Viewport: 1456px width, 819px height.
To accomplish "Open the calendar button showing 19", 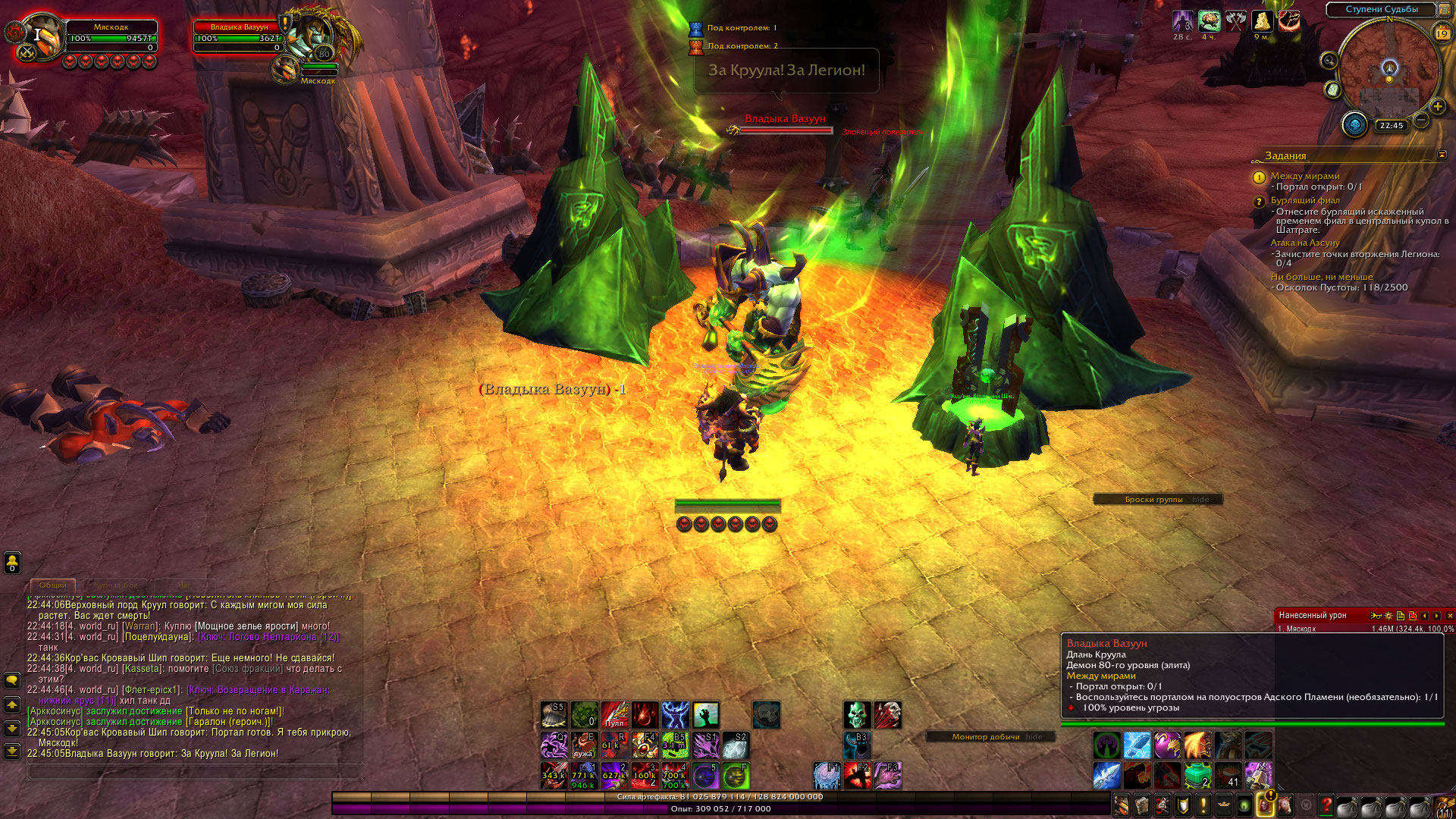I will (1442, 33).
